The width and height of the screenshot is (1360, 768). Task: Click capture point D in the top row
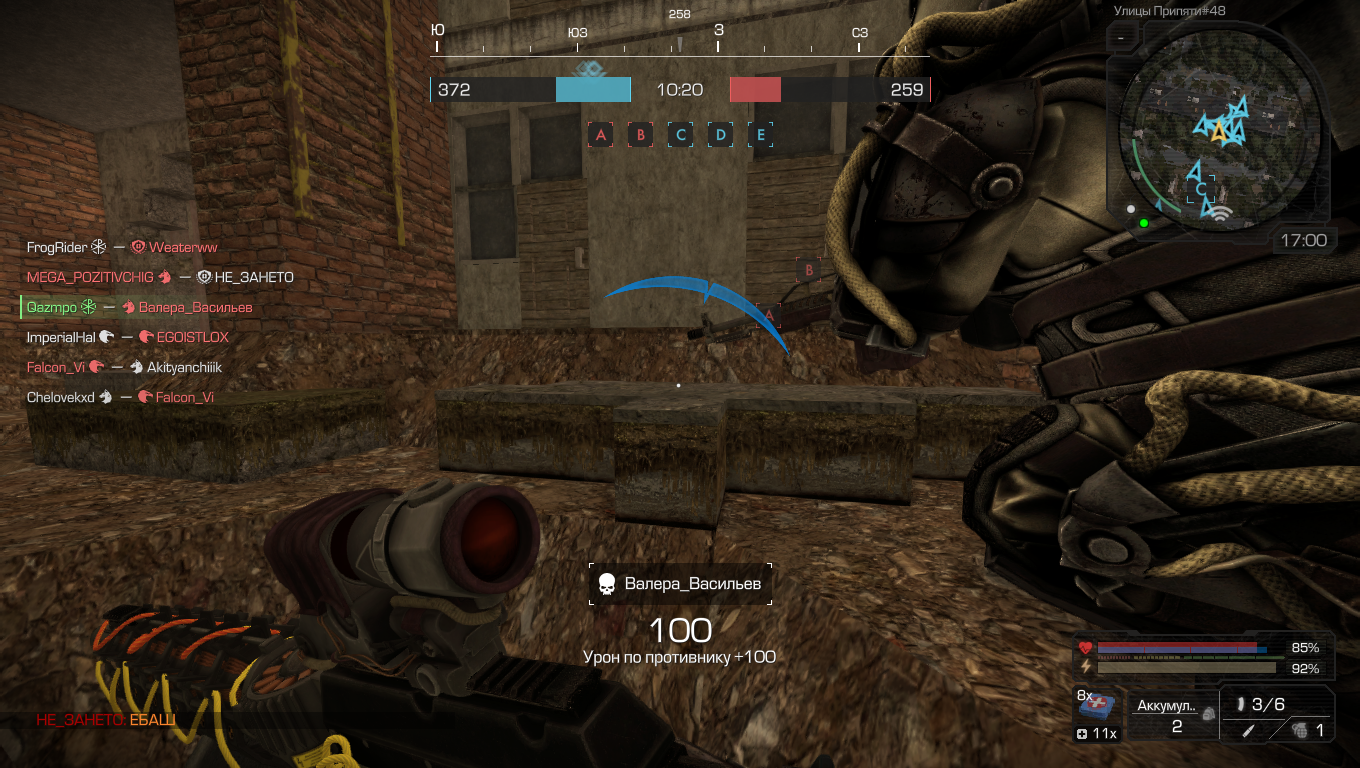pyautogui.click(x=720, y=134)
